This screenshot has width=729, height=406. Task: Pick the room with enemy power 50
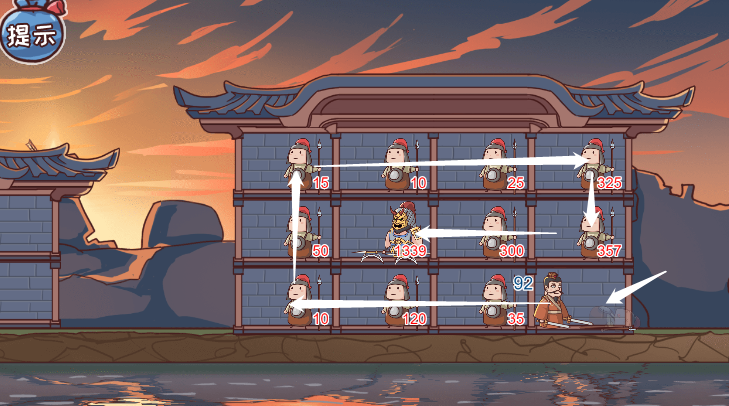pos(300,233)
